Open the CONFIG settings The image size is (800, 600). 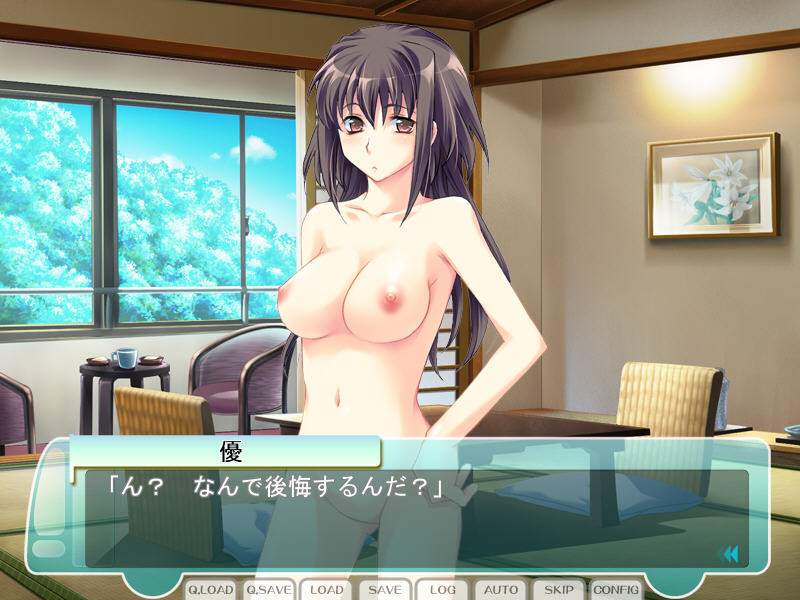pyautogui.click(x=617, y=590)
